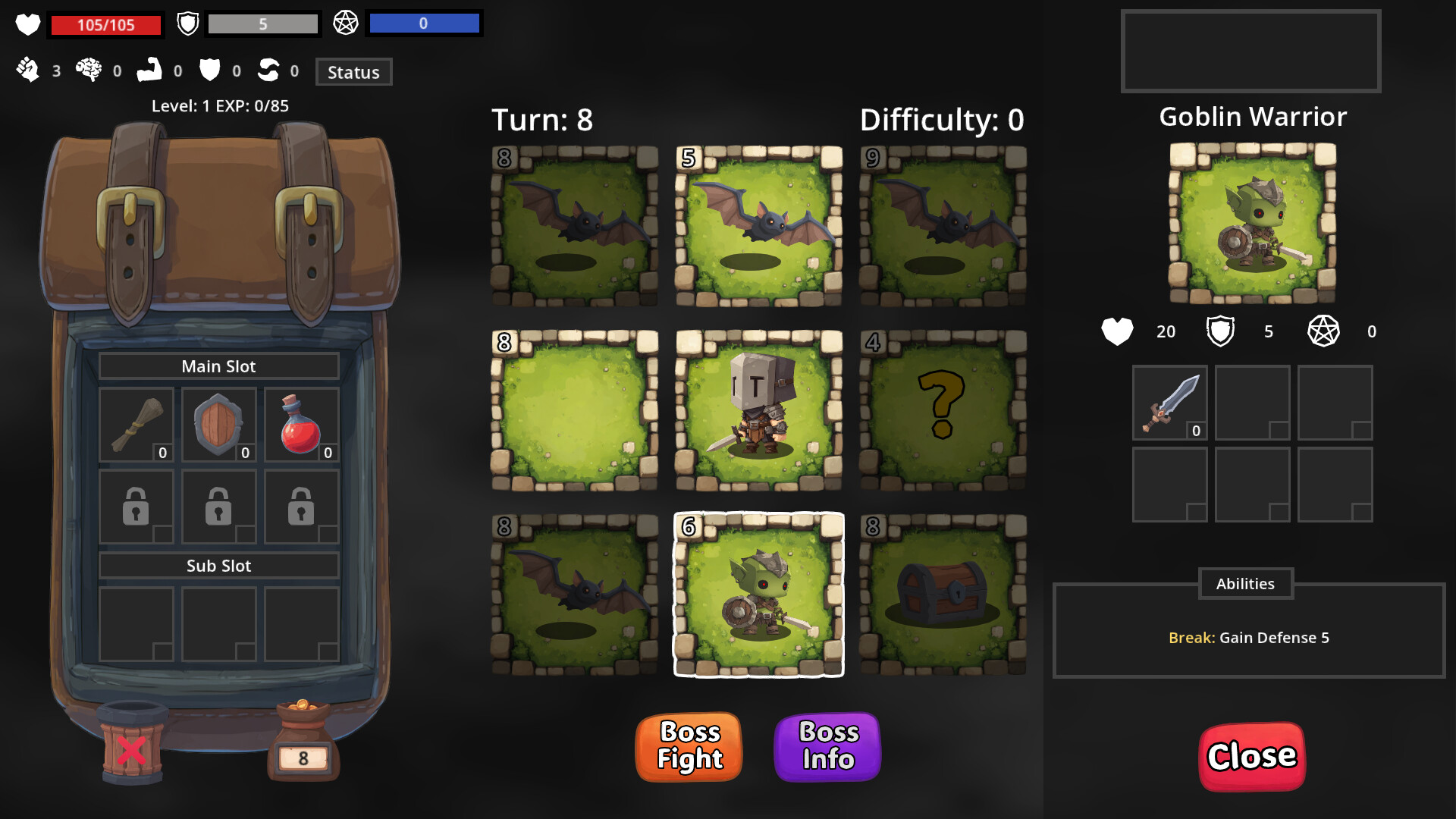Click the heart icon showing 20 health

point(1117,331)
